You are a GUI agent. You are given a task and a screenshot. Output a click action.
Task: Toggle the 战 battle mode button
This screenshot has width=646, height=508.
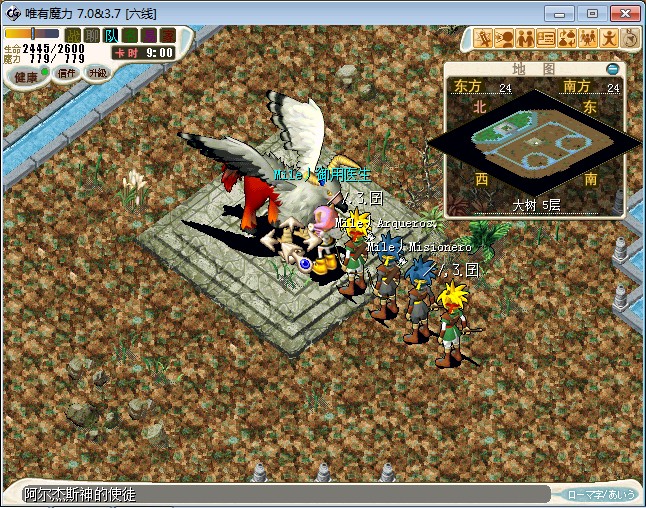(72, 35)
